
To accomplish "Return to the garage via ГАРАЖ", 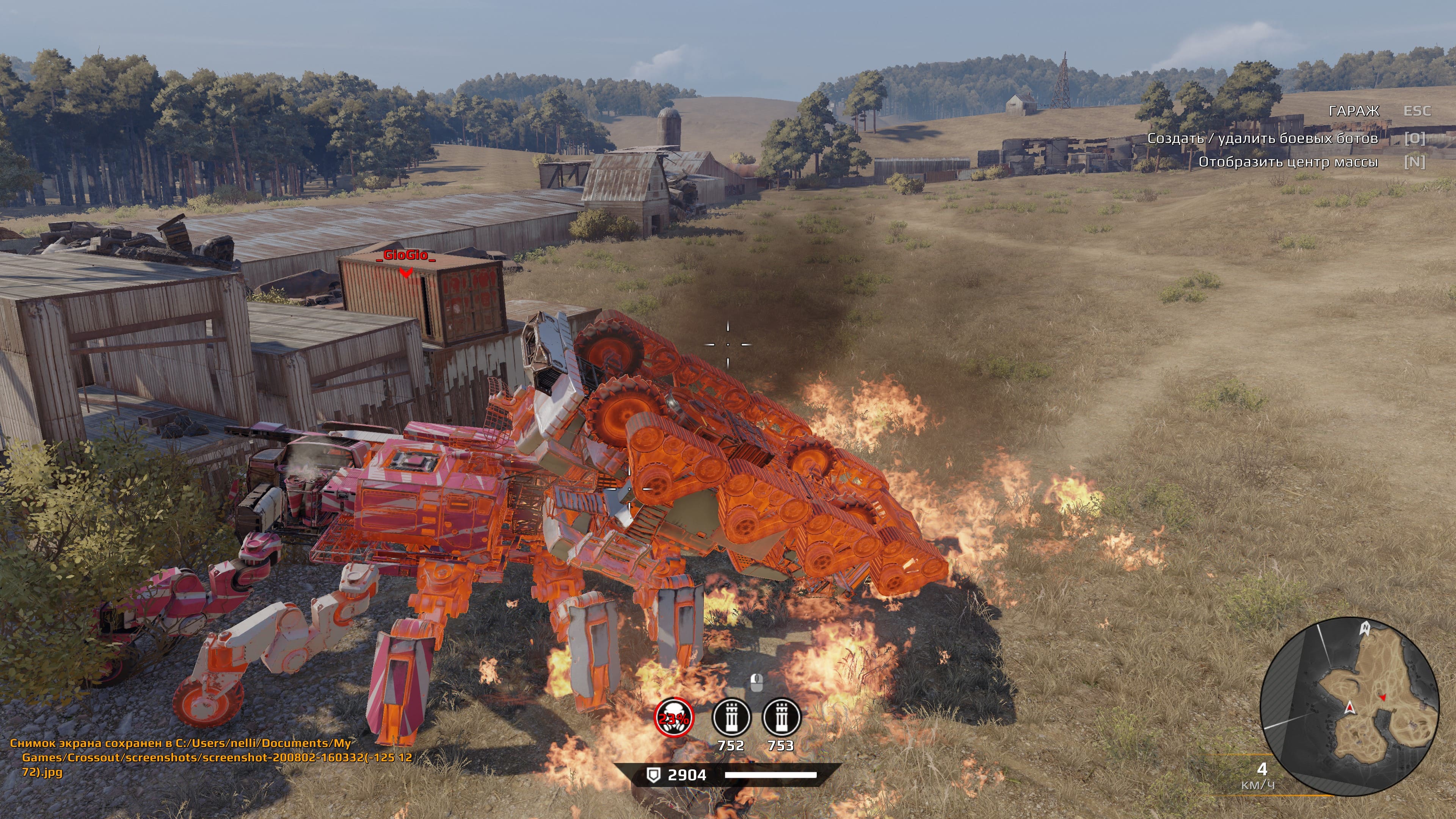I will coord(1354,111).
